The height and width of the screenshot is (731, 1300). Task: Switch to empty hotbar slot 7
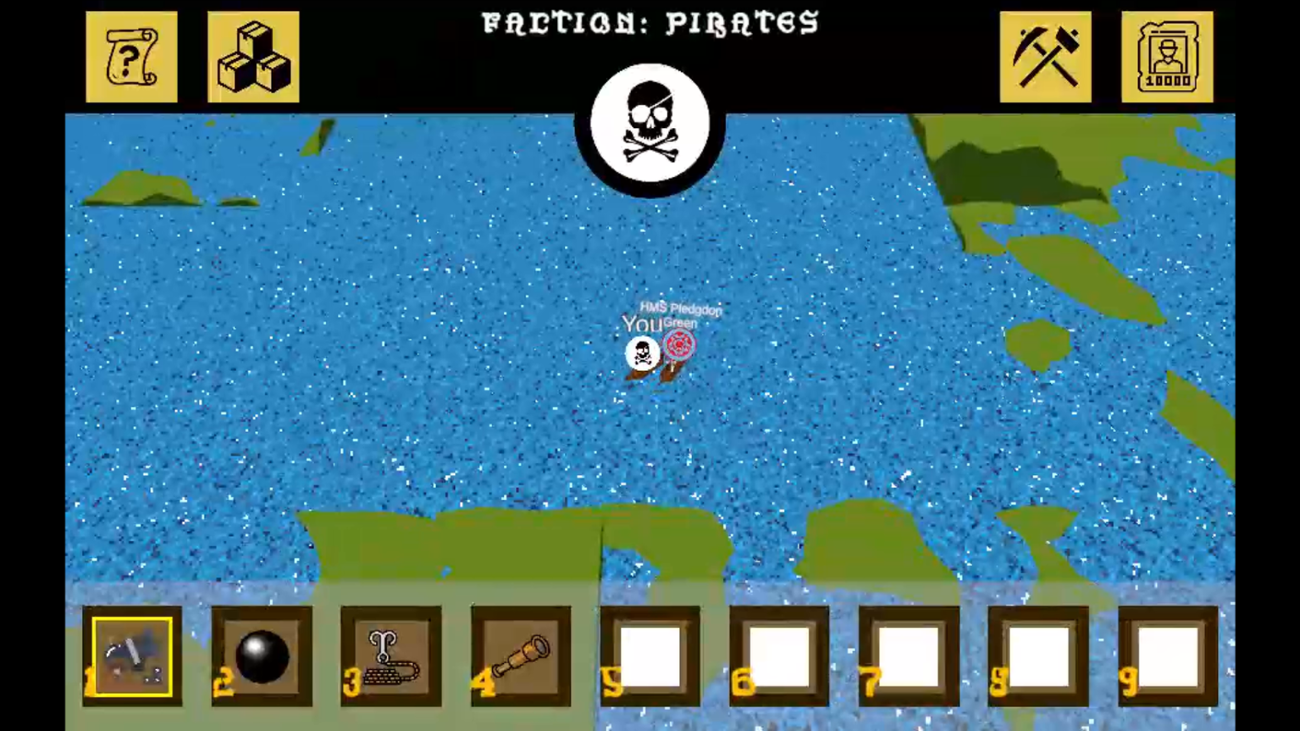click(909, 655)
